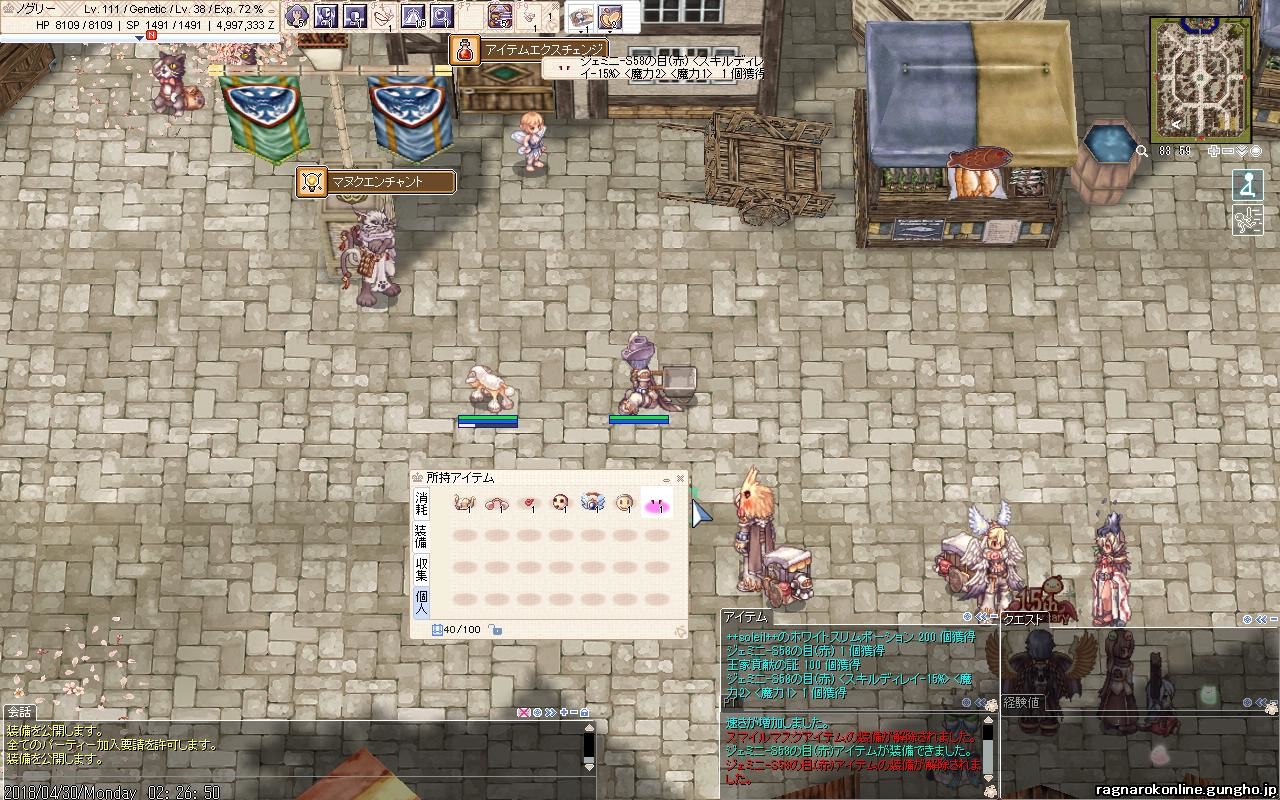The height and width of the screenshot is (800, 1280).
Task: Close the 所持アイテム inventory window
Action: coord(680,479)
